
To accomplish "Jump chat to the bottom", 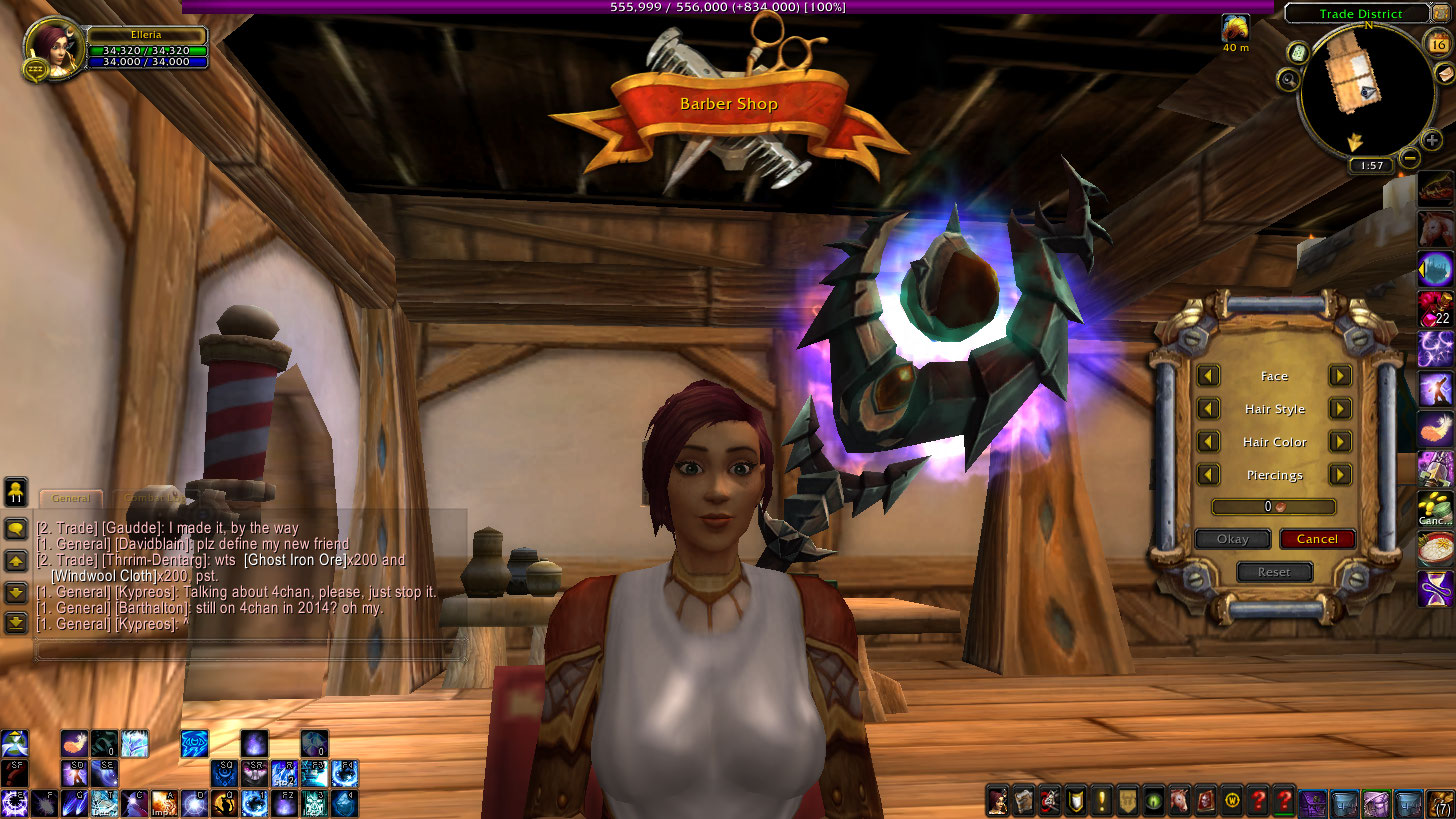I will (16, 623).
